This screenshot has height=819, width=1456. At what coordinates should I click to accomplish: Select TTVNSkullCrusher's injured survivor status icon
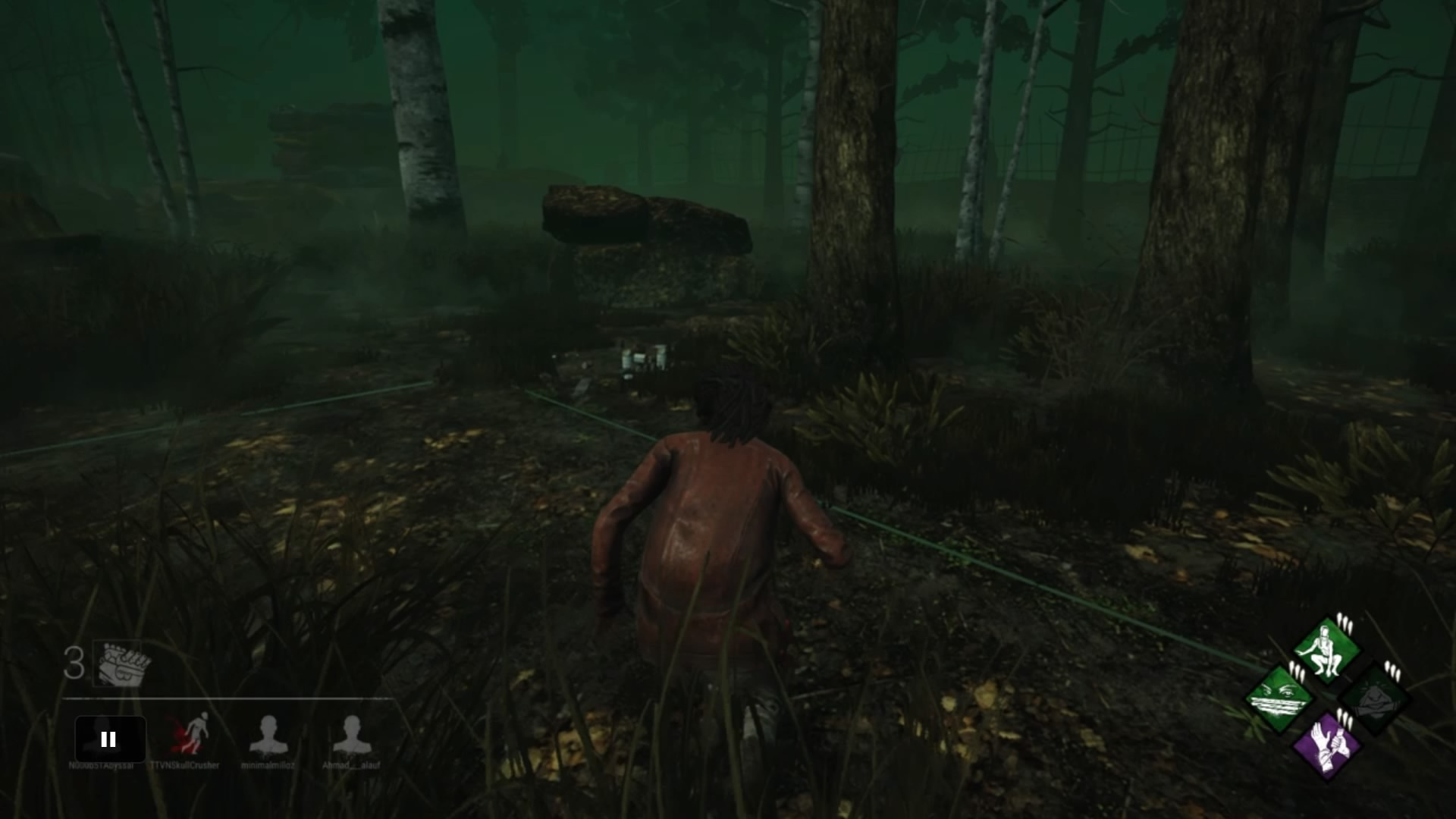click(191, 734)
